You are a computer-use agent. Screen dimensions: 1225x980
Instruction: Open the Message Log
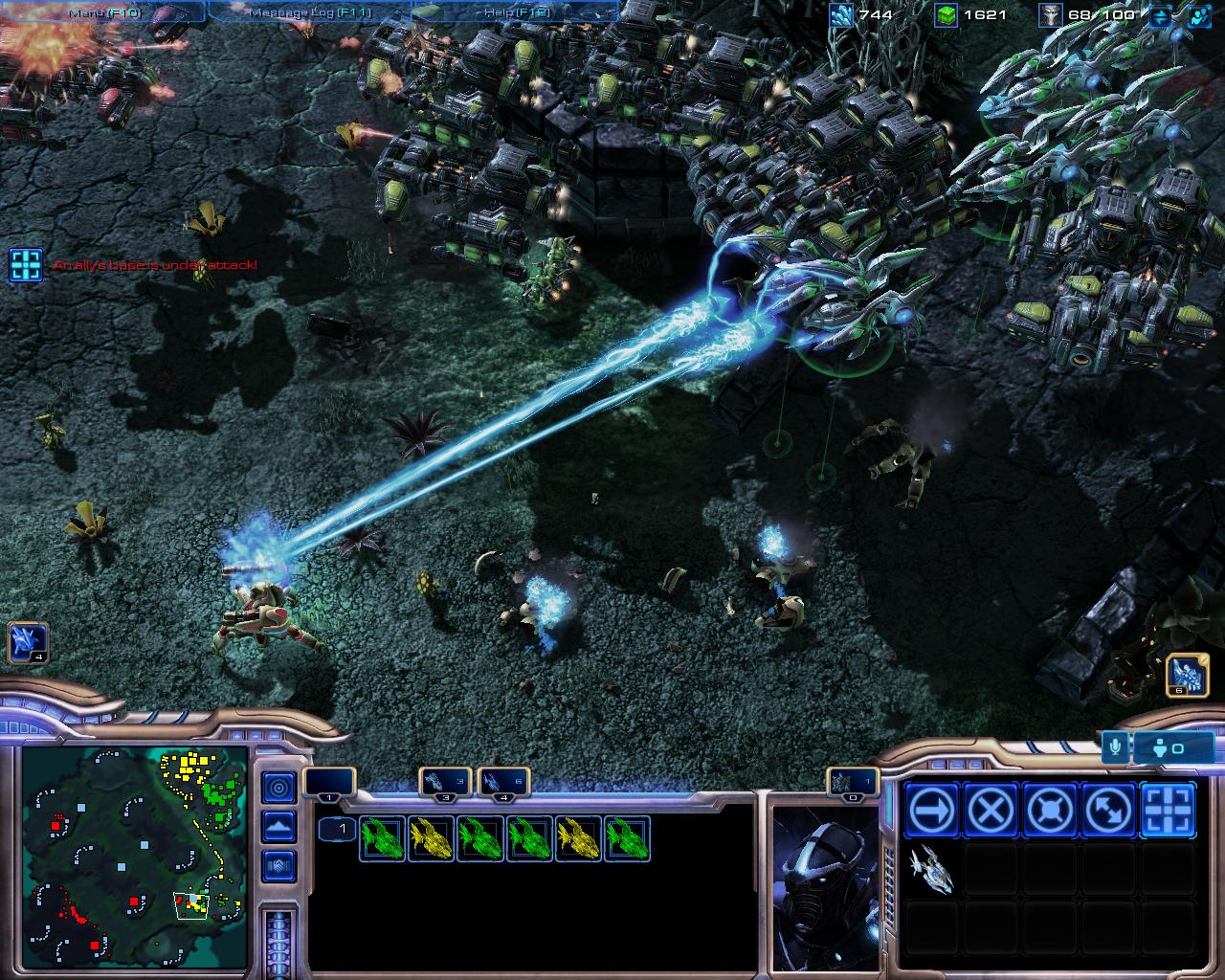tap(308, 12)
